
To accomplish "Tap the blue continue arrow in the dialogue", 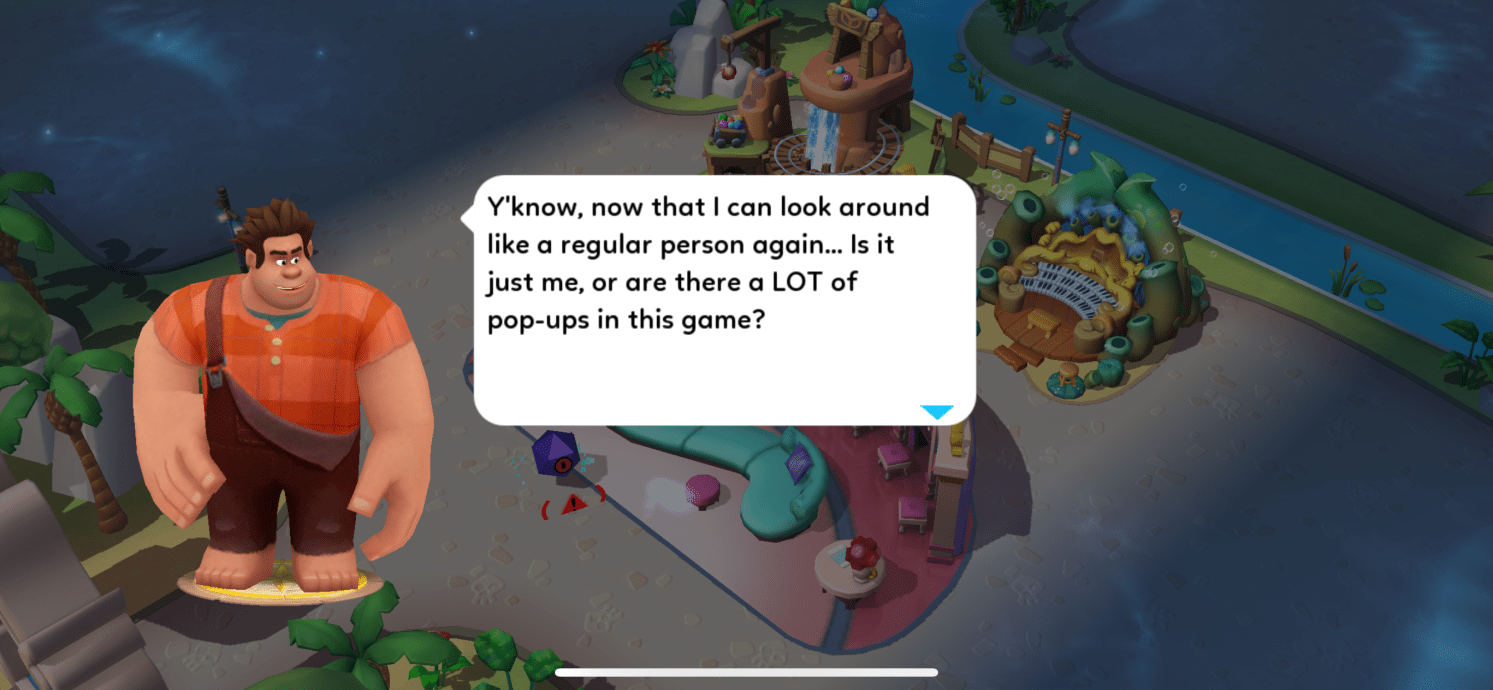I will (x=936, y=412).
